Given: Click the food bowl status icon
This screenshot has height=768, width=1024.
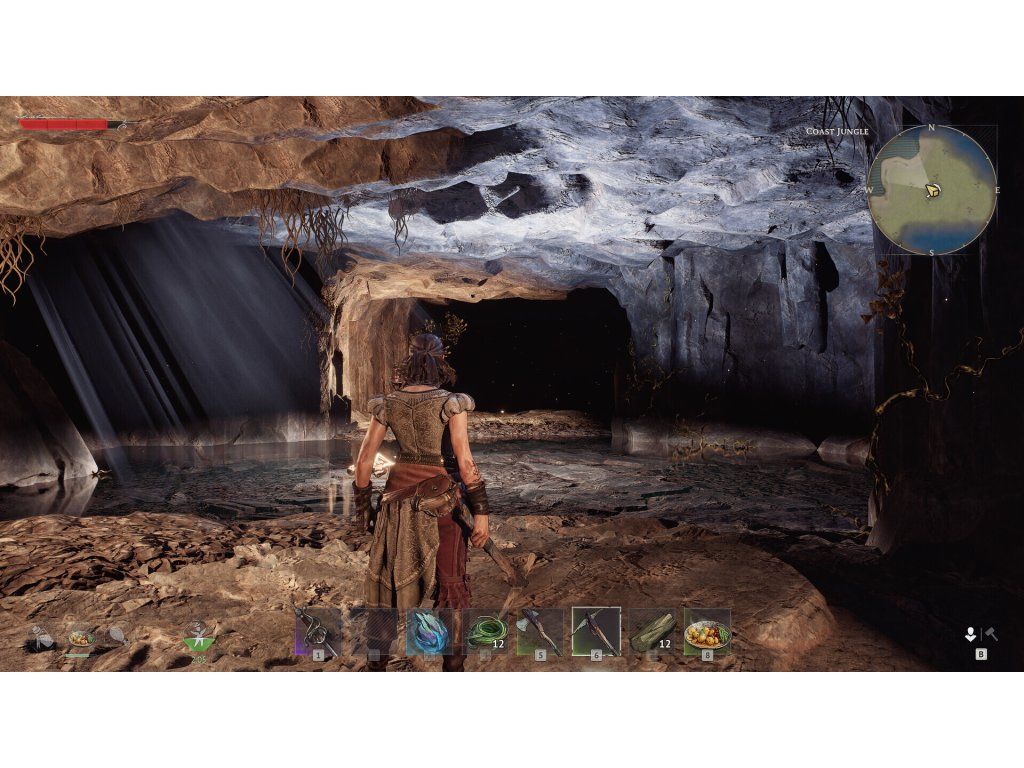Looking at the screenshot, I should [80, 636].
